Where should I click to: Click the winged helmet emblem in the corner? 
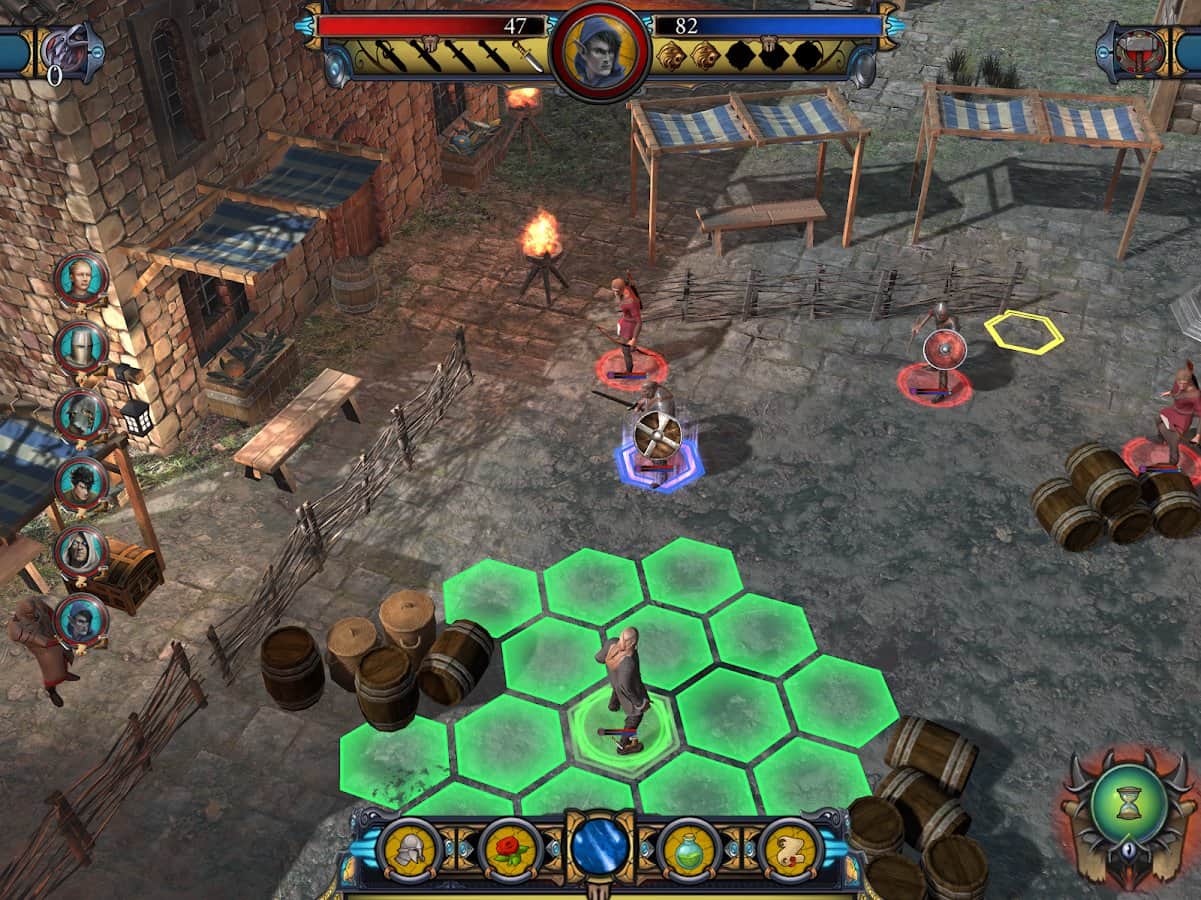pyautogui.click(x=1142, y=50)
